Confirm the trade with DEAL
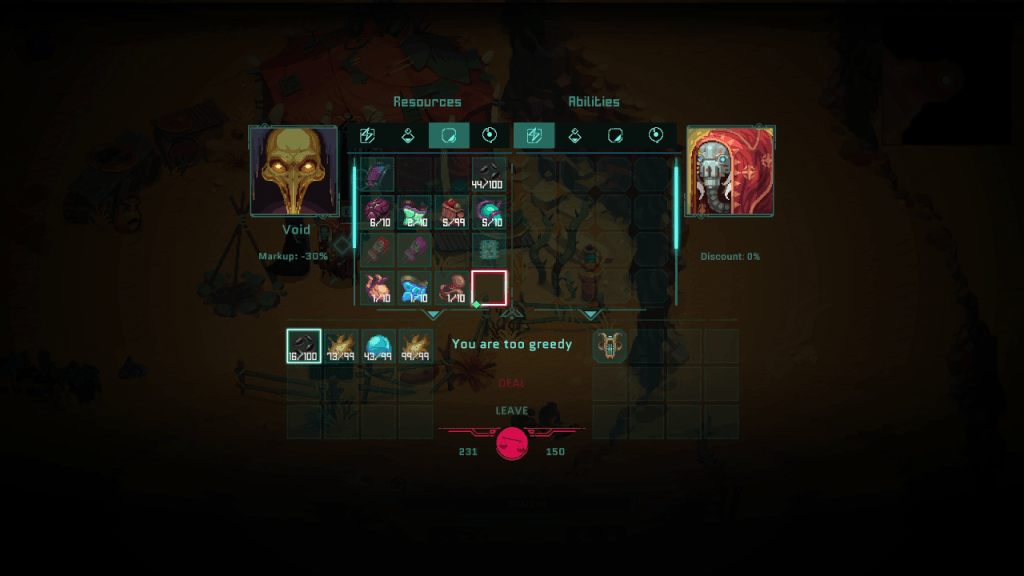Viewport: 1024px width, 576px height. click(511, 383)
